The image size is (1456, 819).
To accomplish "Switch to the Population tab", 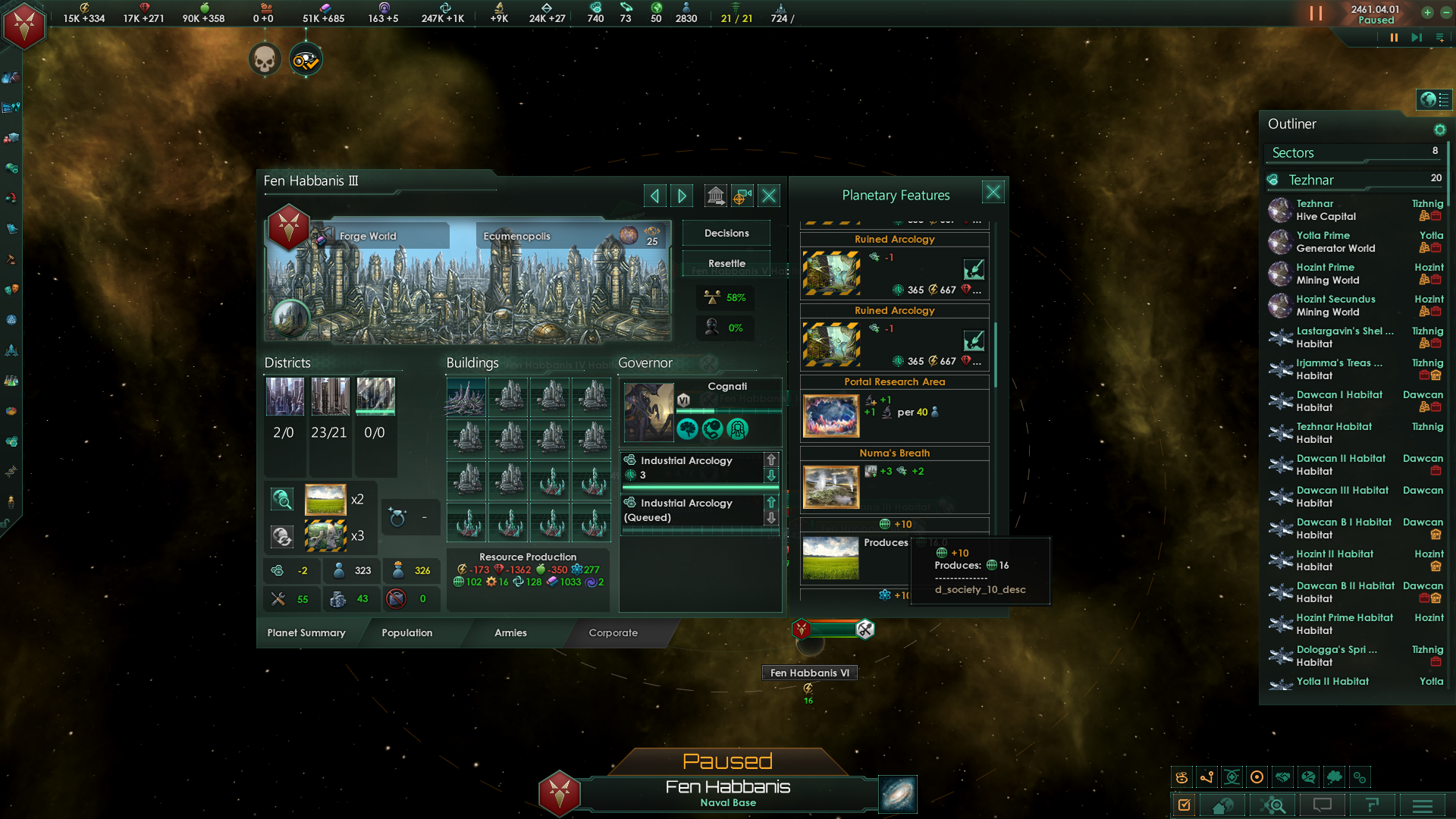I will click(x=407, y=632).
